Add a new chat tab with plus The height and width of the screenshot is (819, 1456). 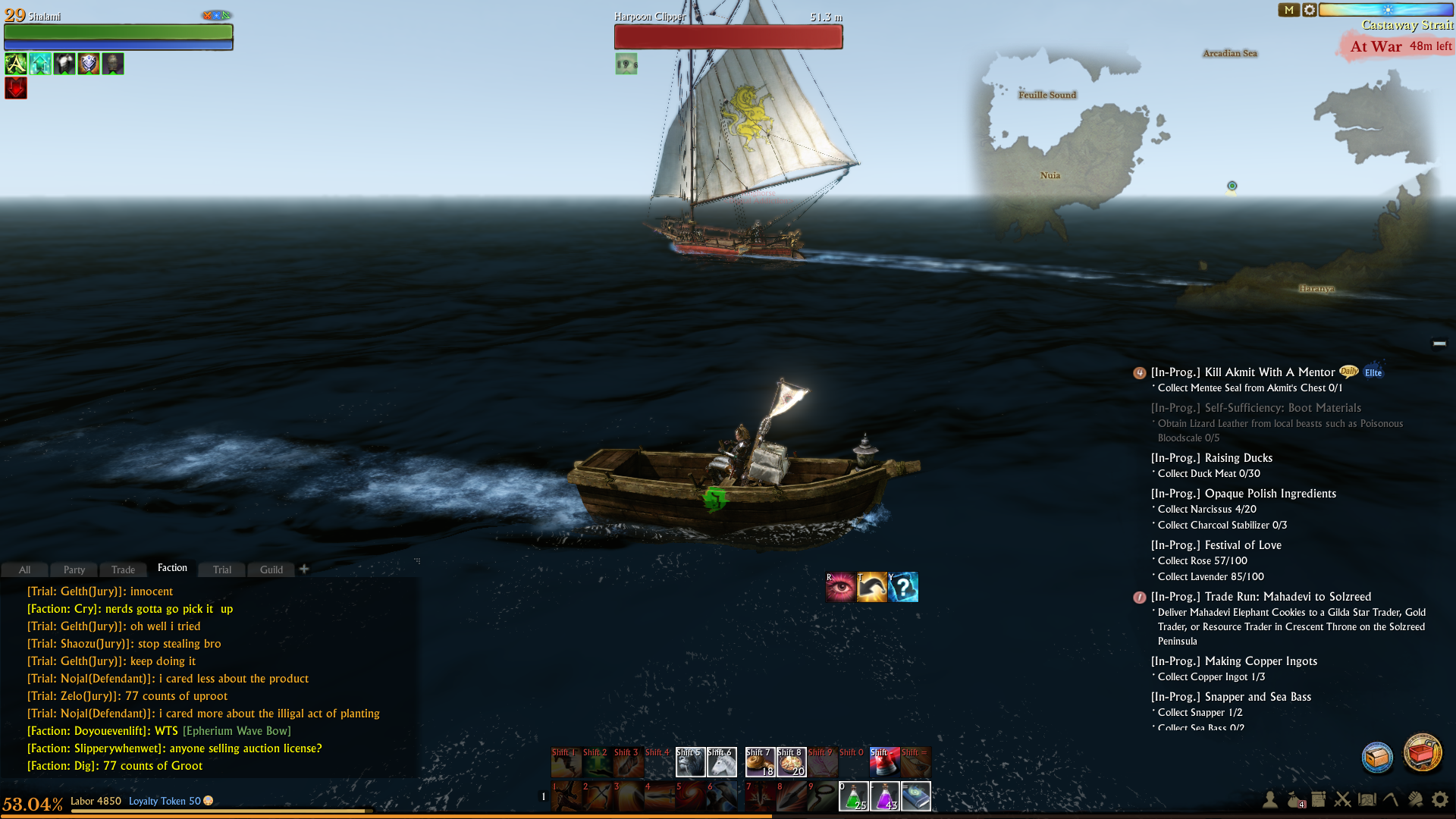(x=304, y=569)
